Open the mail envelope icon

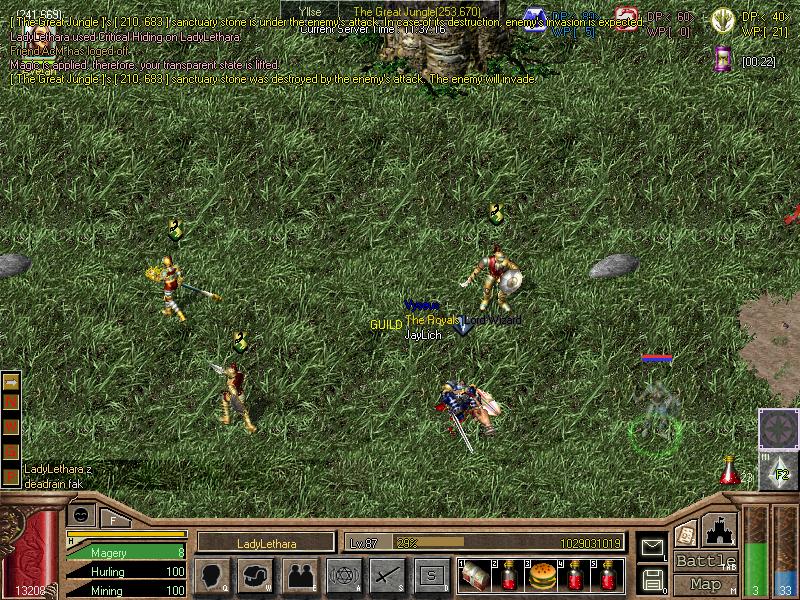pyautogui.click(x=652, y=547)
